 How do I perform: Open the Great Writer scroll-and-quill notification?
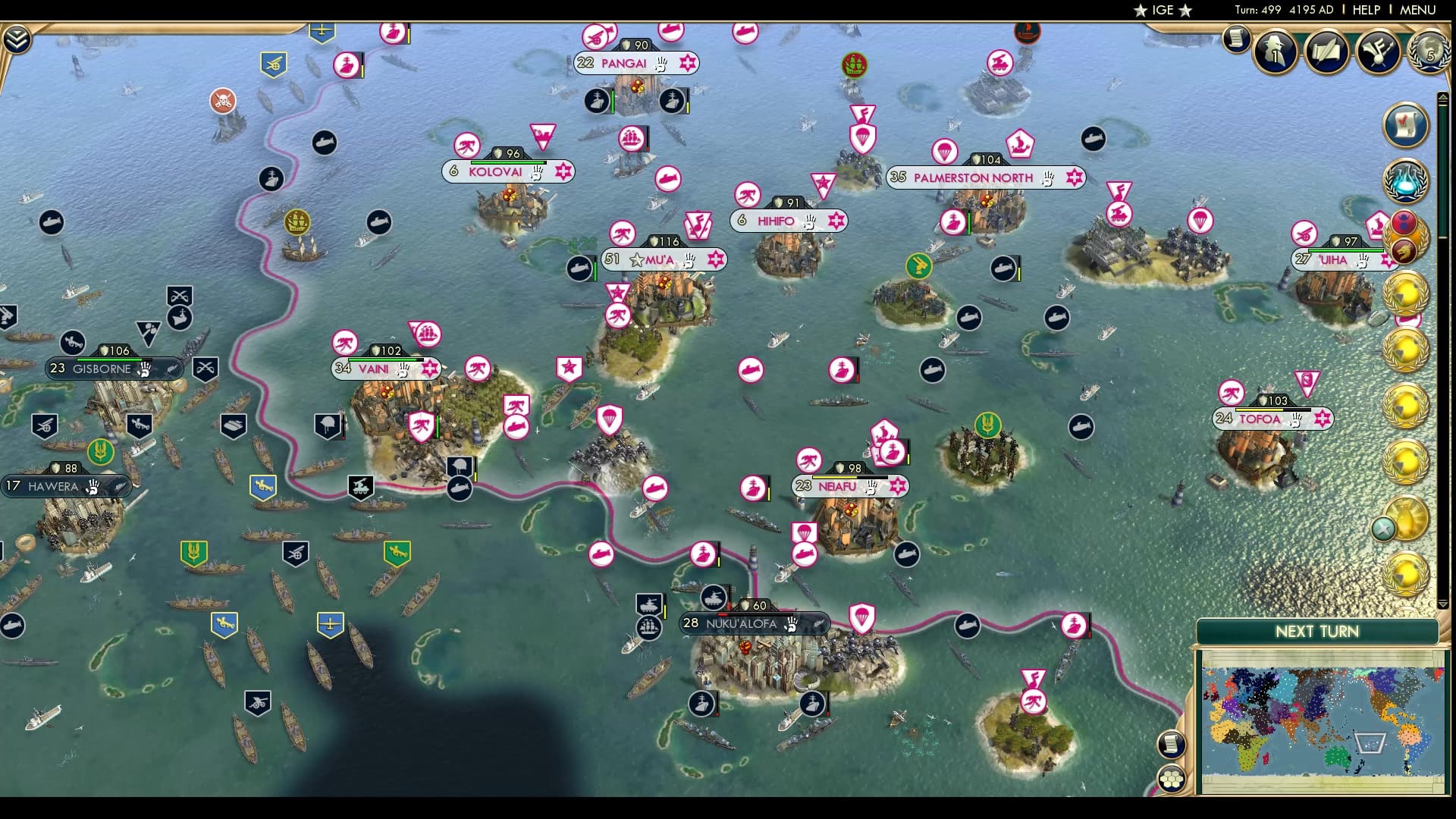(1326, 52)
